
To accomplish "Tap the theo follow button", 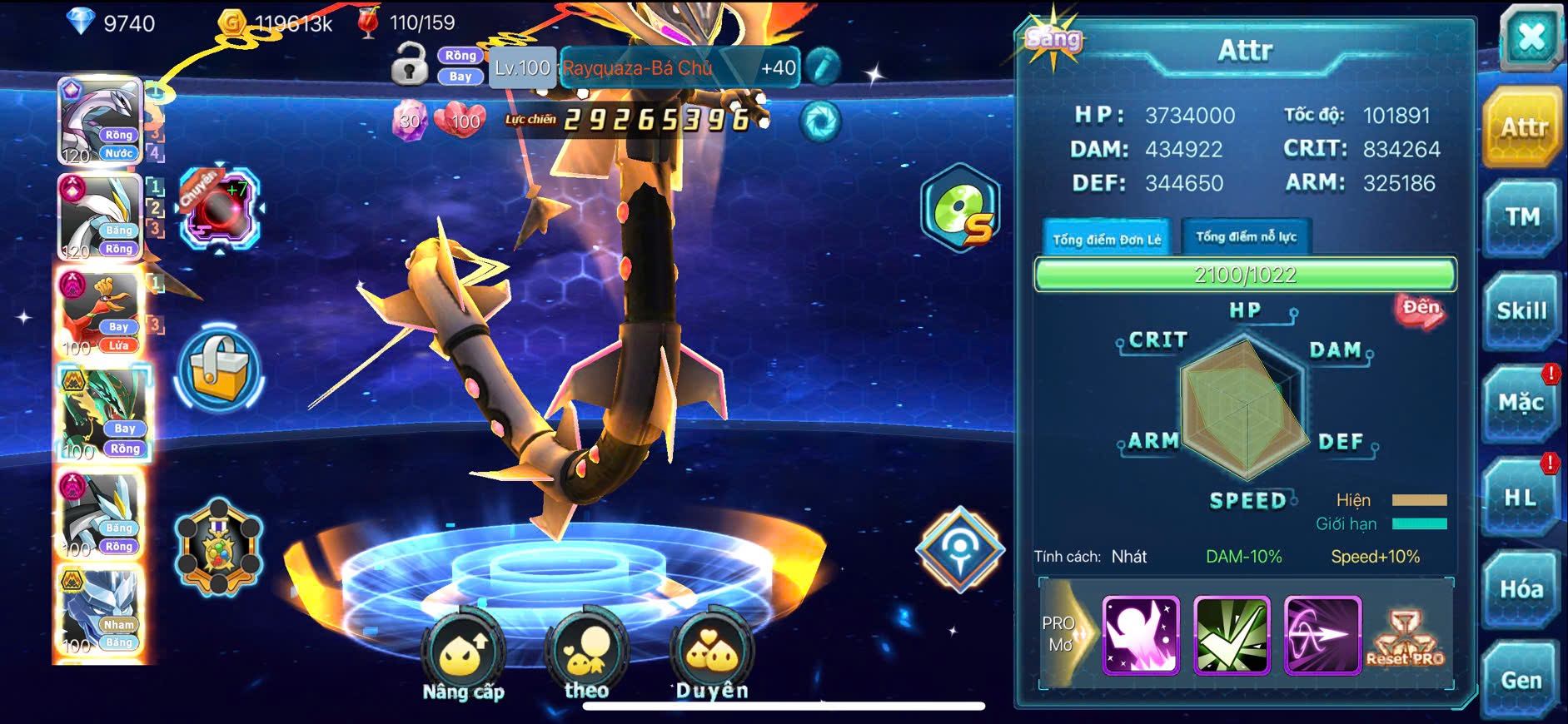I will 587,657.
